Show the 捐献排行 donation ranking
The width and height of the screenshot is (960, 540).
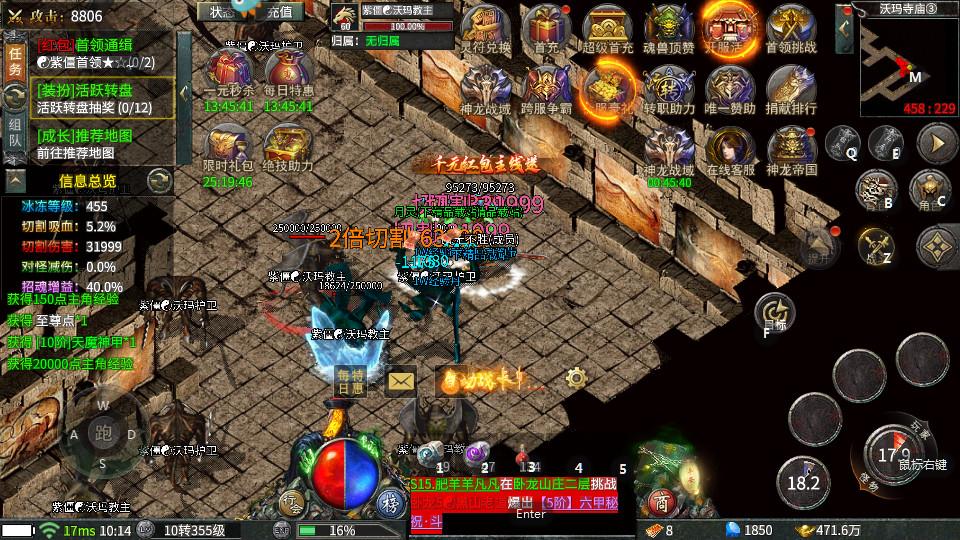coord(790,88)
